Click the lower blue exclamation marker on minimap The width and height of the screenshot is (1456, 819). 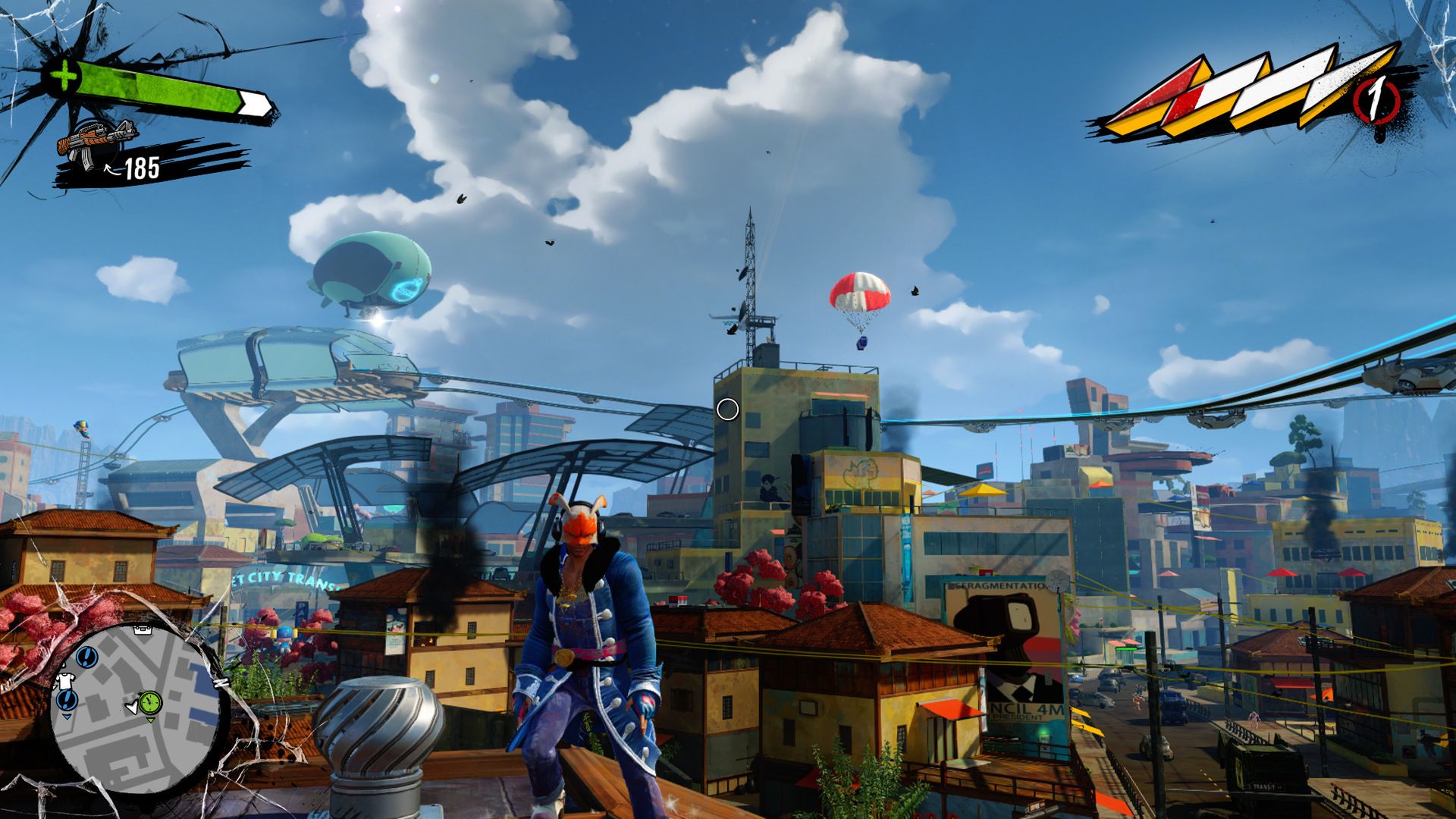(x=65, y=701)
